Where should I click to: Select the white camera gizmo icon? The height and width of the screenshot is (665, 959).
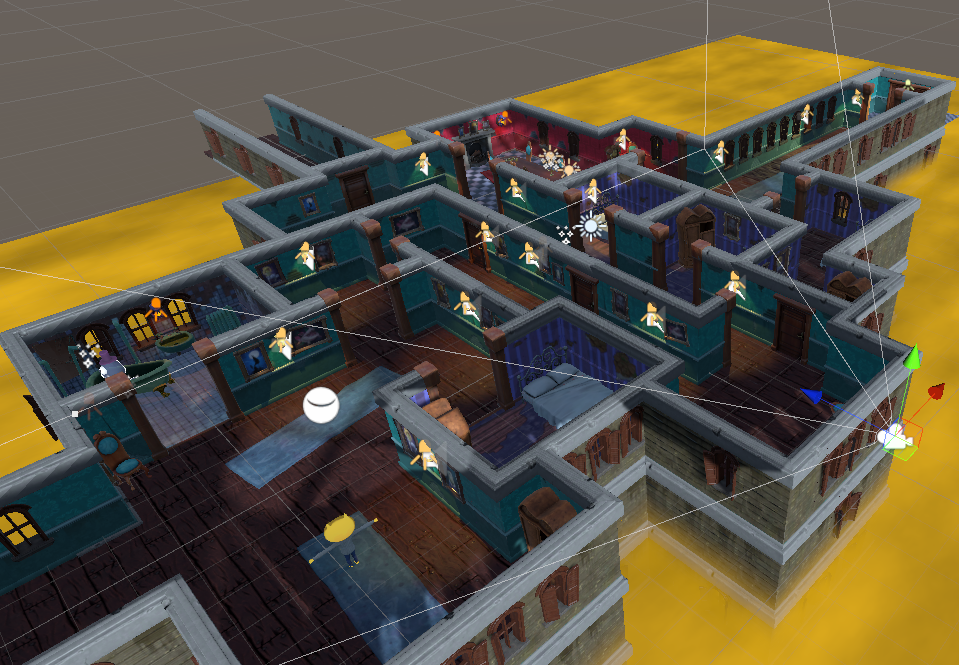pyautogui.click(x=893, y=436)
